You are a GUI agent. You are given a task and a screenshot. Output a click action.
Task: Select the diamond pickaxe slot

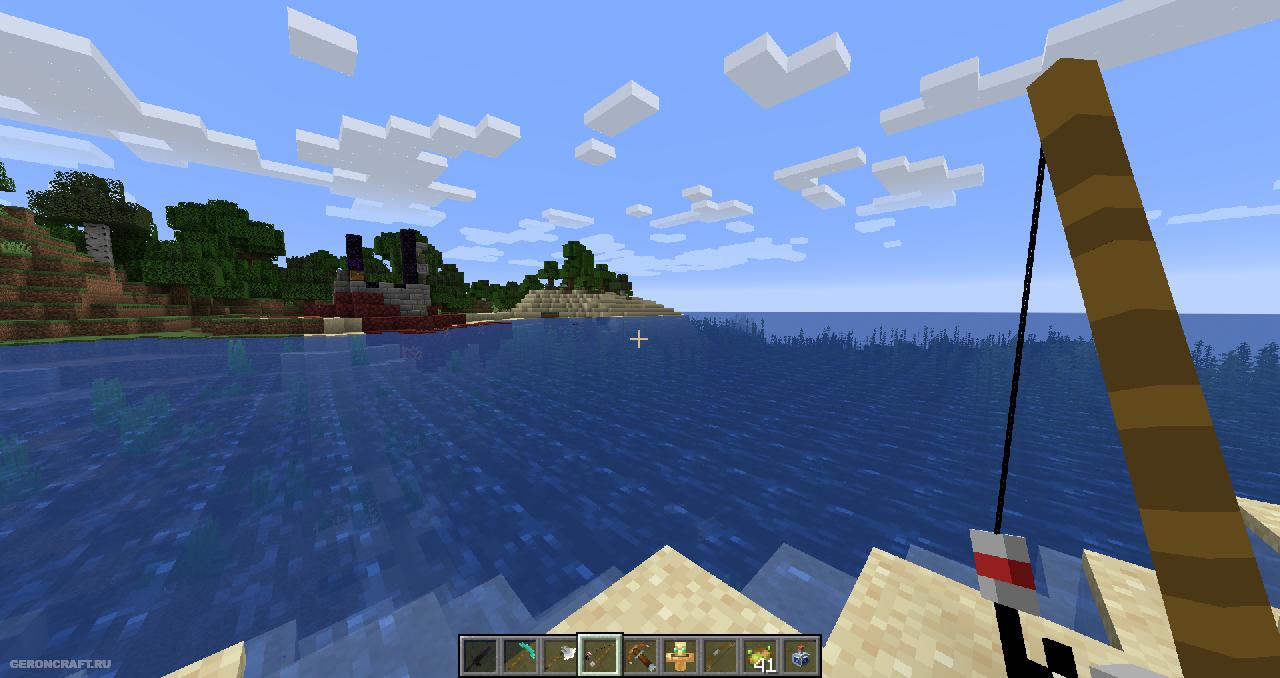point(520,656)
